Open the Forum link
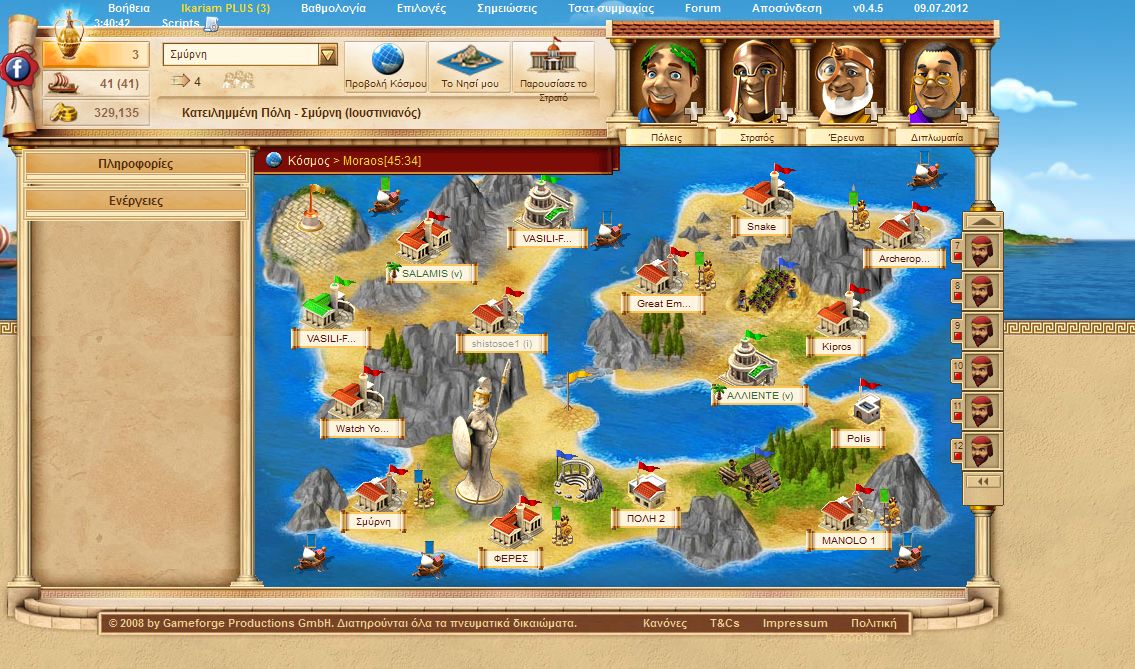 (x=702, y=8)
